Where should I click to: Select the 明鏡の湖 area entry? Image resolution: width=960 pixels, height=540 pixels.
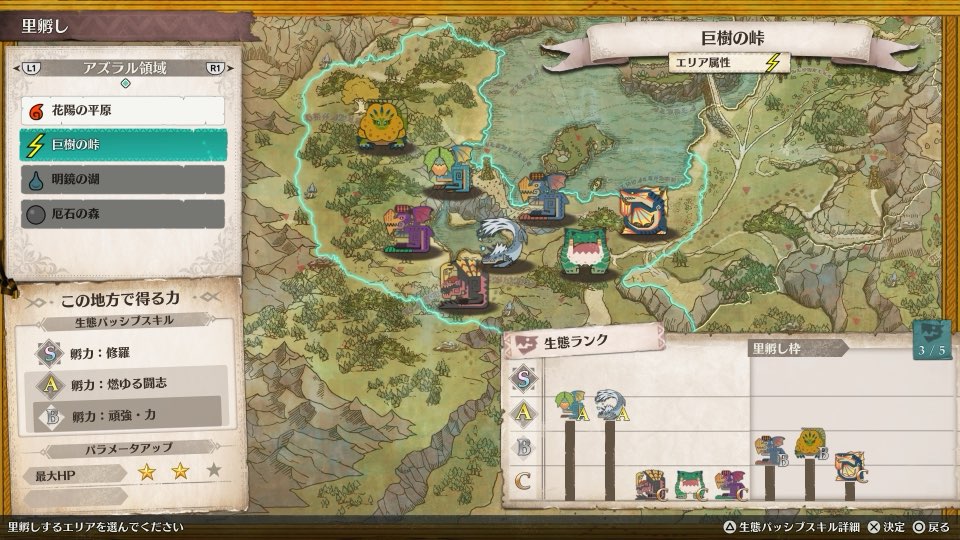pyautogui.click(x=122, y=180)
